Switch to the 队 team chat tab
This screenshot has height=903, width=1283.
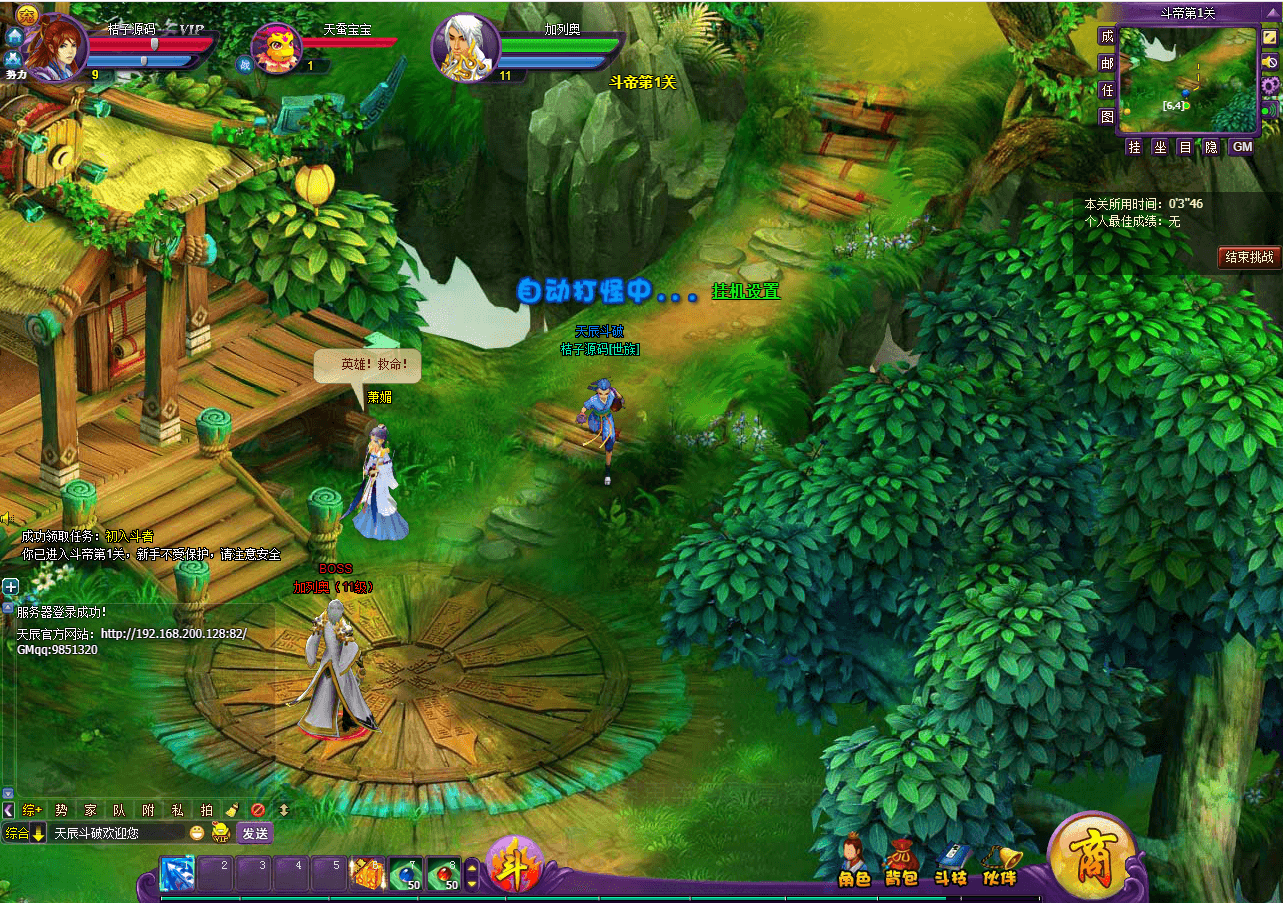point(119,810)
